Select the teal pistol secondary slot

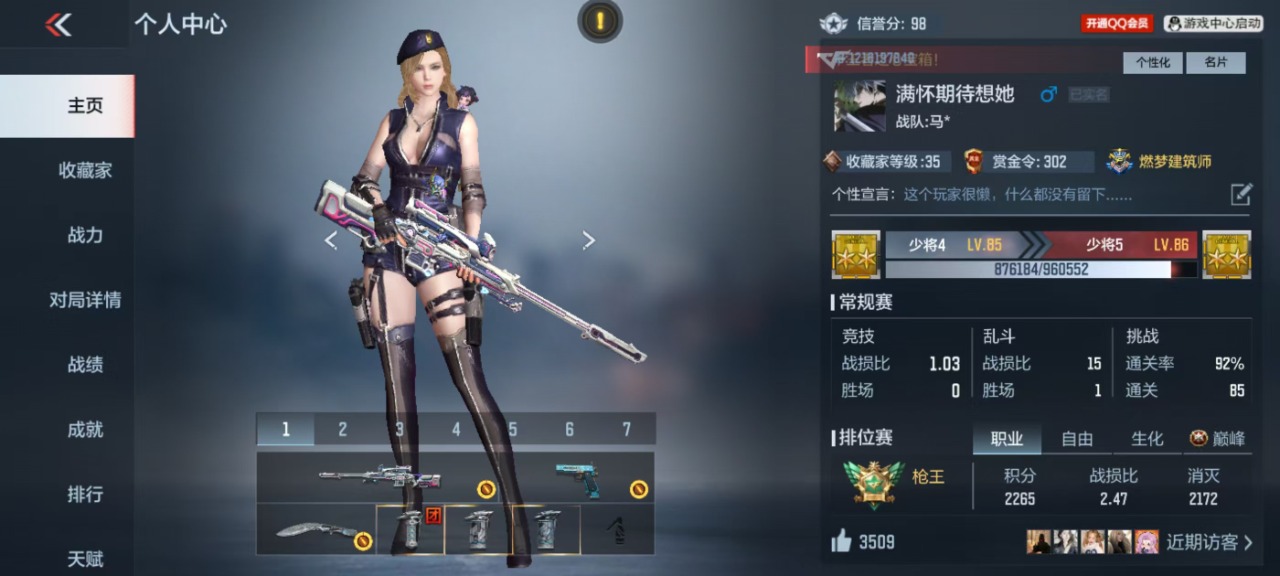580,477
